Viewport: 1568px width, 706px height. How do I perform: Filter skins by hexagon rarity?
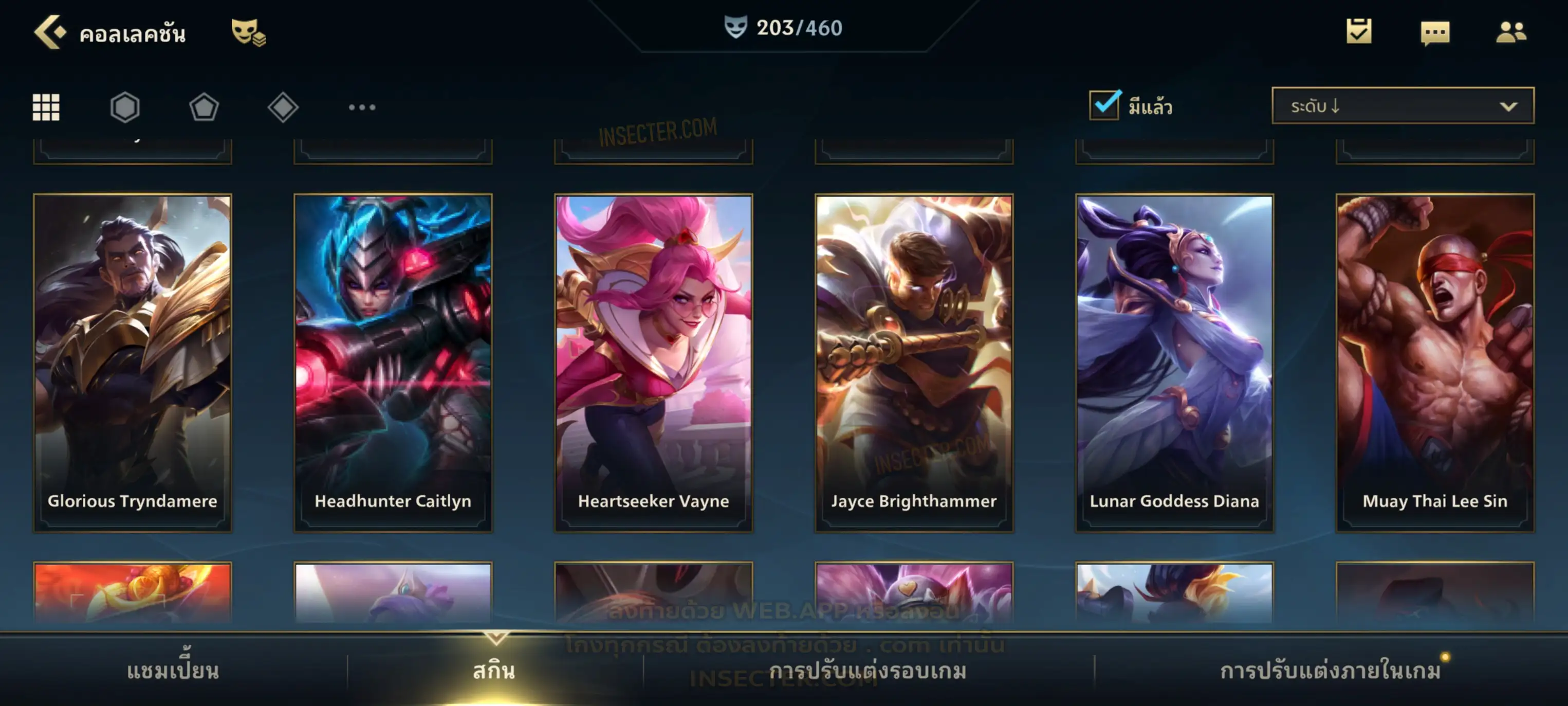125,107
